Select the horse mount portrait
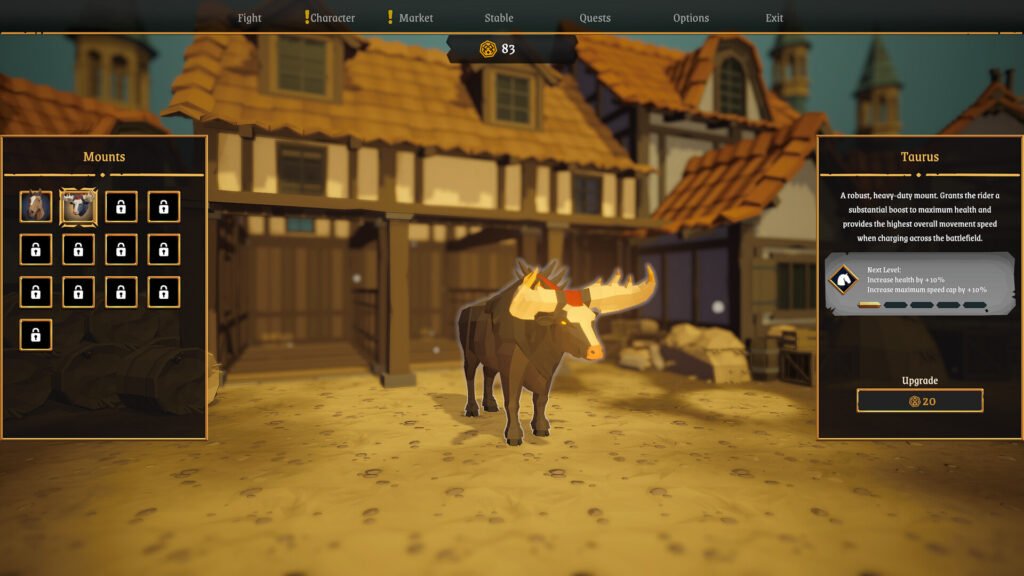This screenshot has width=1024, height=576. 36,207
